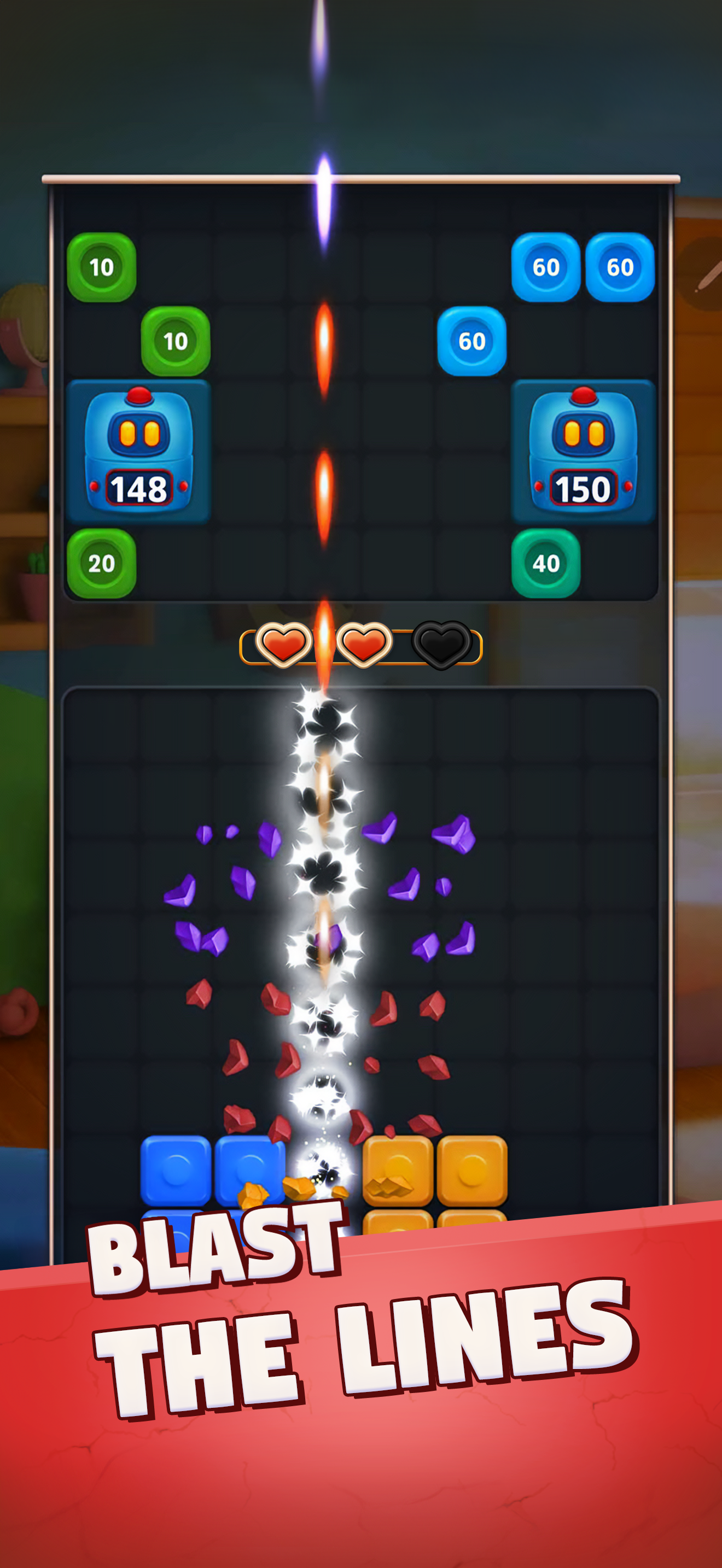This screenshot has height=1568, width=722.
Task: Tap the first red heart in the life bar
Action: (x=283, y=646)
